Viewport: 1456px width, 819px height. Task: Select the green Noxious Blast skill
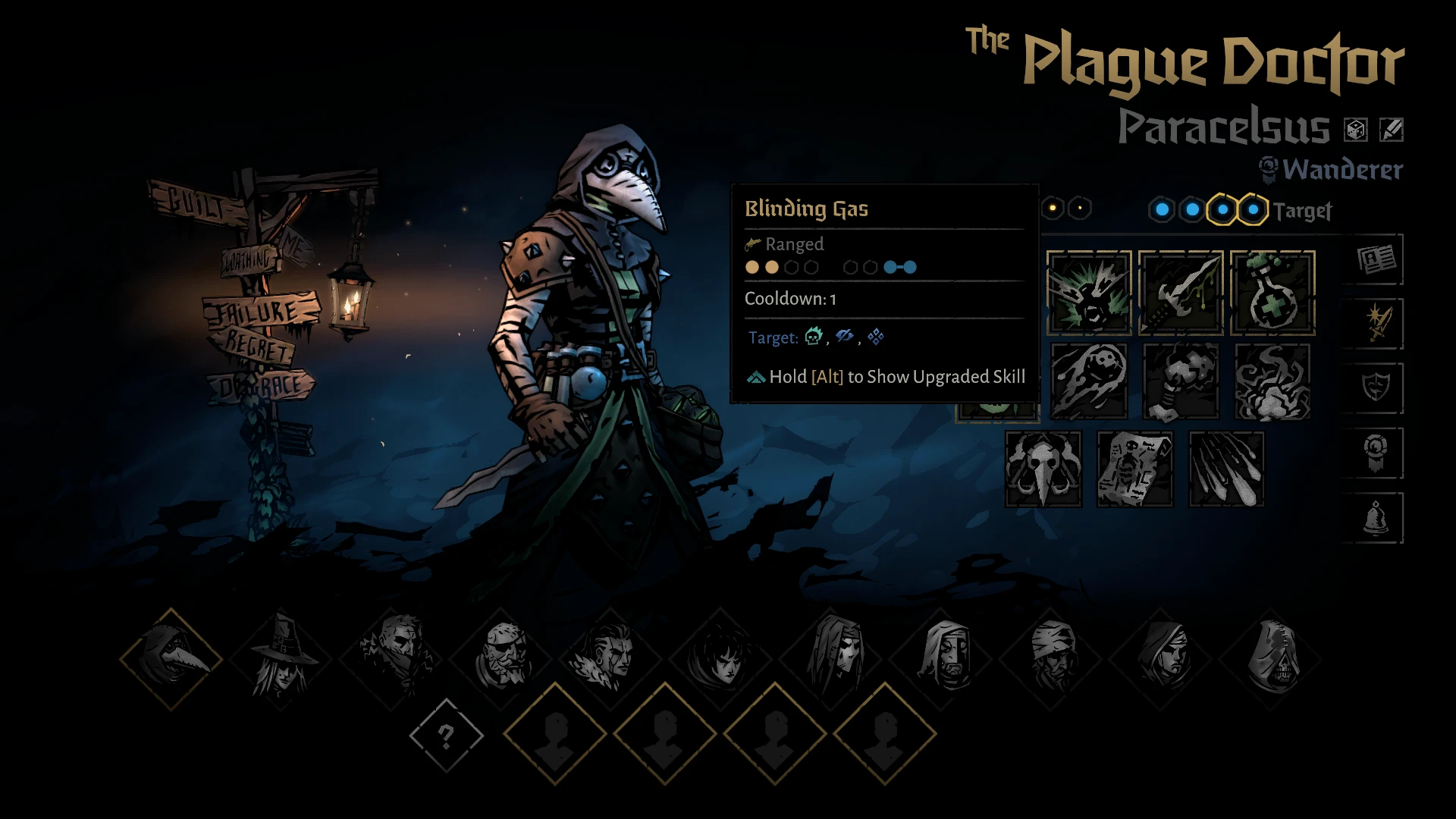point(1089,293)
